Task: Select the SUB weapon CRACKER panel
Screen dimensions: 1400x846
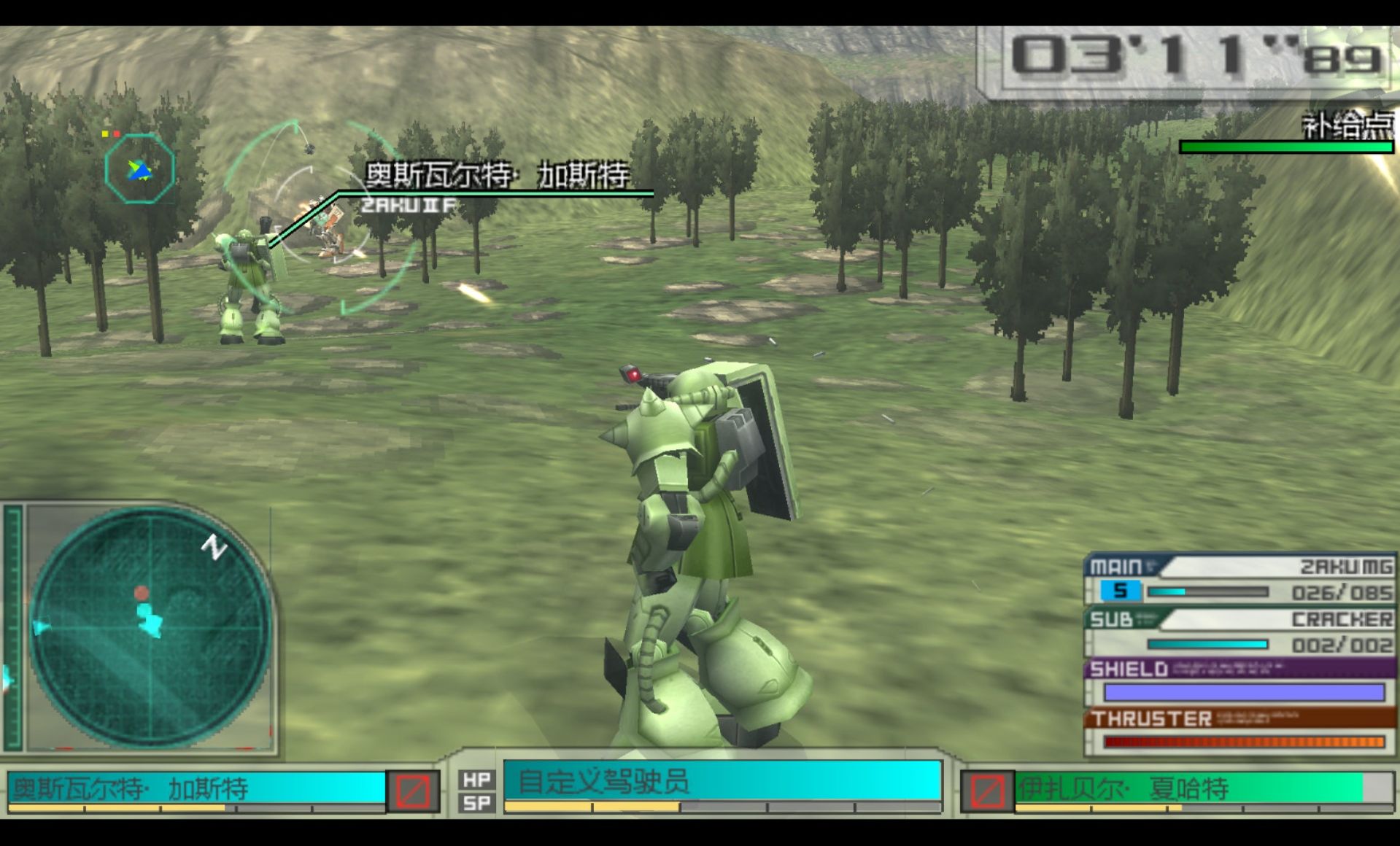Action: pyautogui.click(x=1240, y=632)
